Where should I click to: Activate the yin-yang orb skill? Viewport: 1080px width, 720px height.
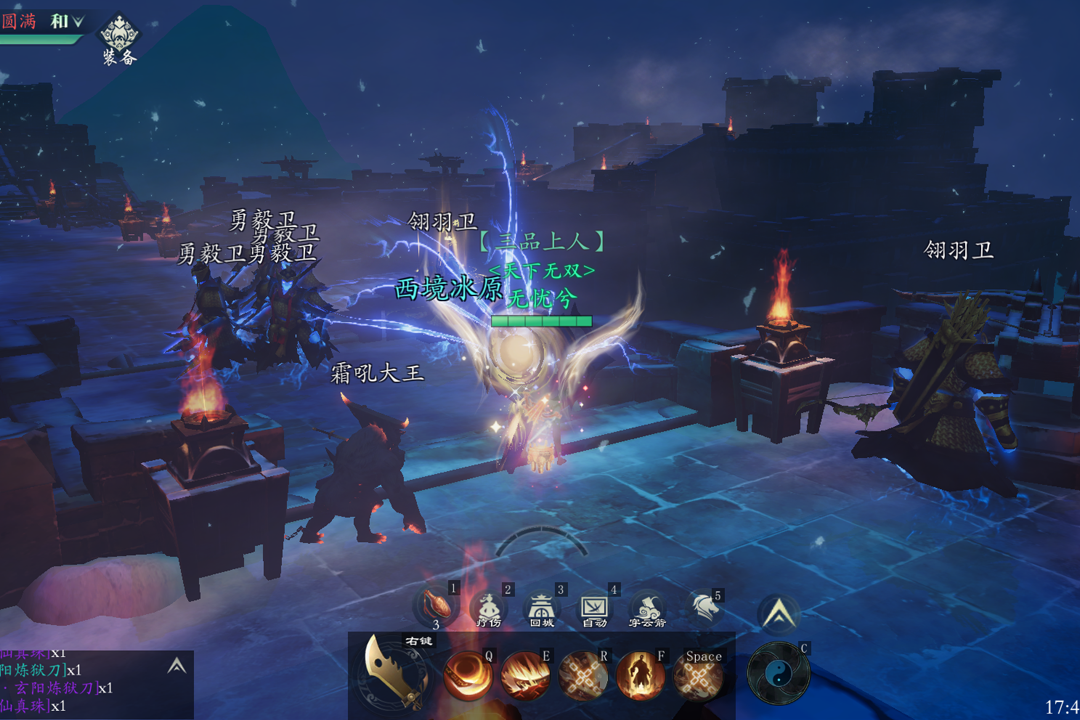778,672
